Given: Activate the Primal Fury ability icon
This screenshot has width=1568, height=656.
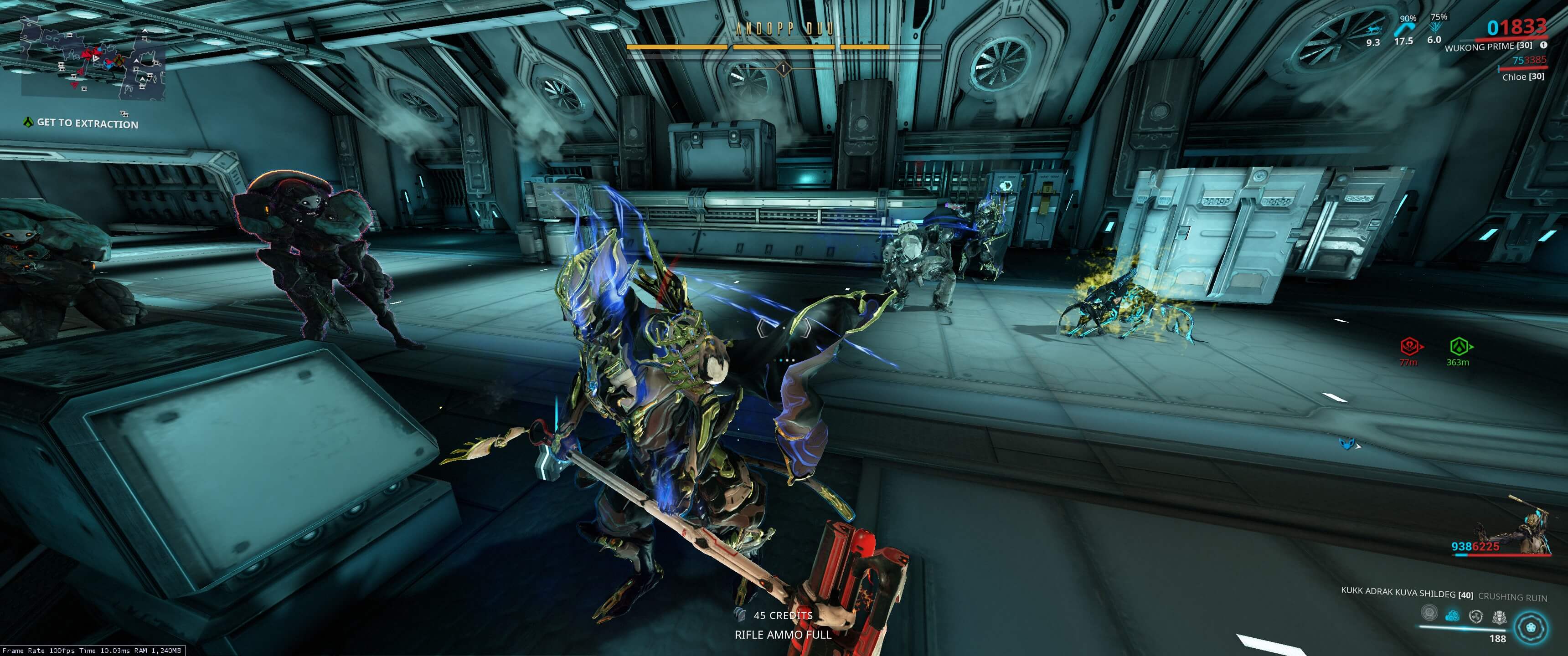Looking at the screenshot, I should [1499, 617].
